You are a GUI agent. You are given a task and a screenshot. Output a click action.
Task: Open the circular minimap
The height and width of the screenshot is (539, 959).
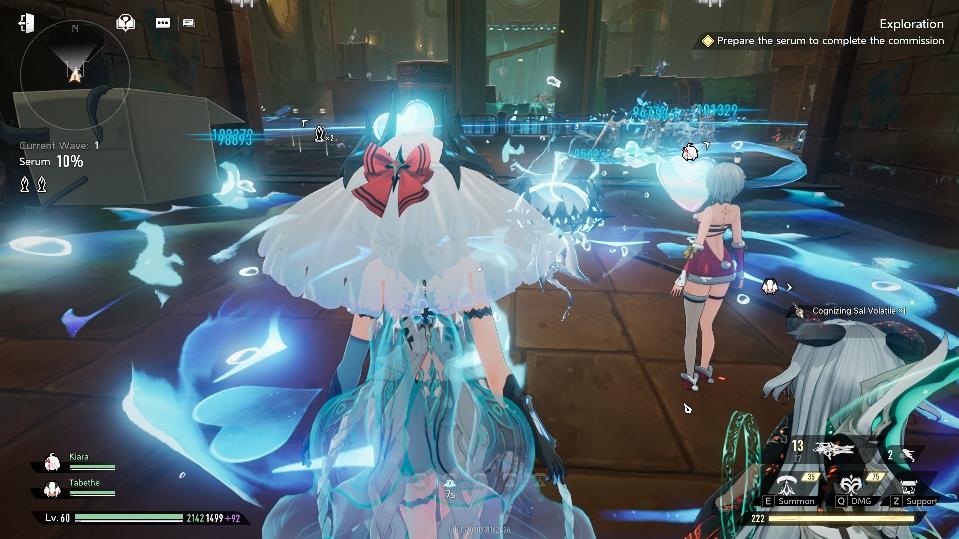73,76
